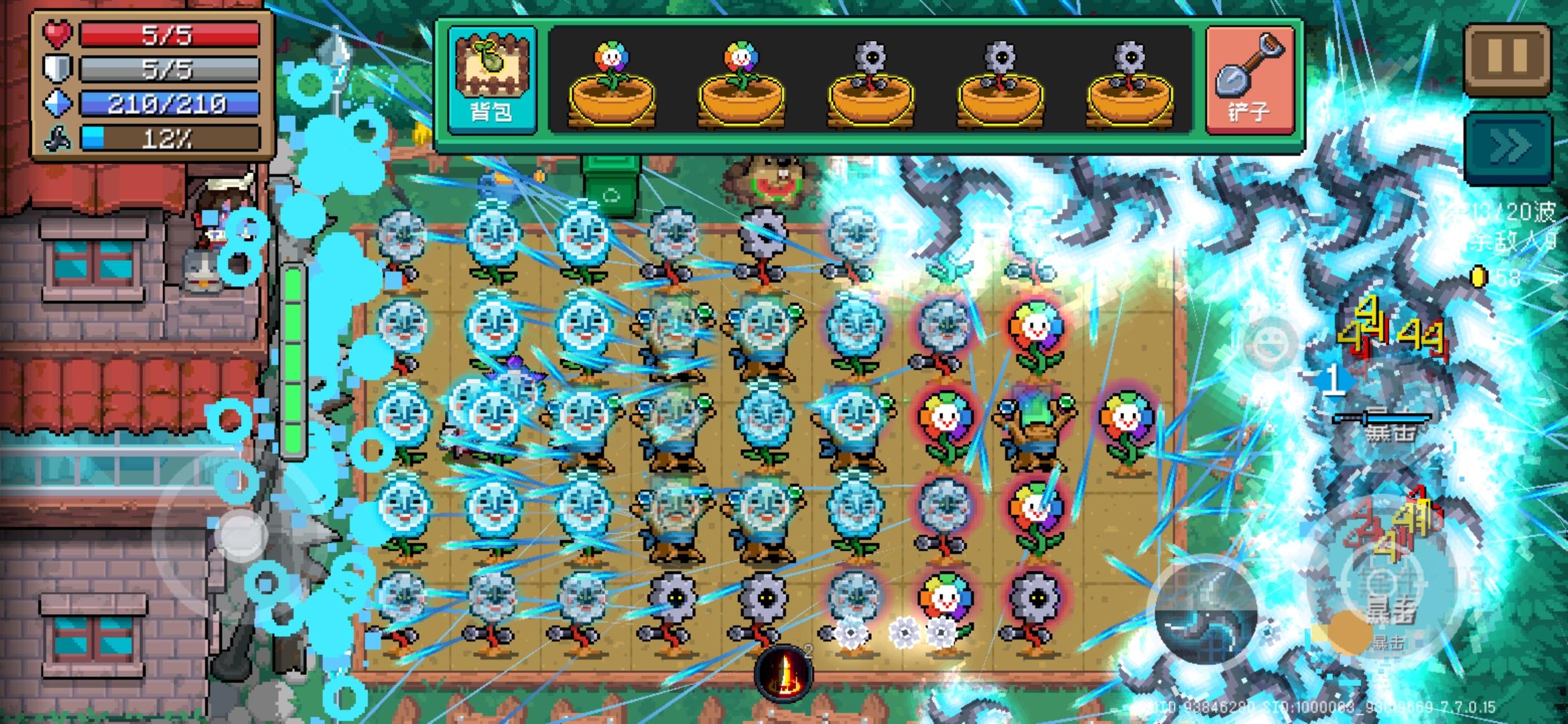The width and height of the screenshot is (1568, 724).
Task: Select the middle gear flower seed slot
Action: [998, 80]
